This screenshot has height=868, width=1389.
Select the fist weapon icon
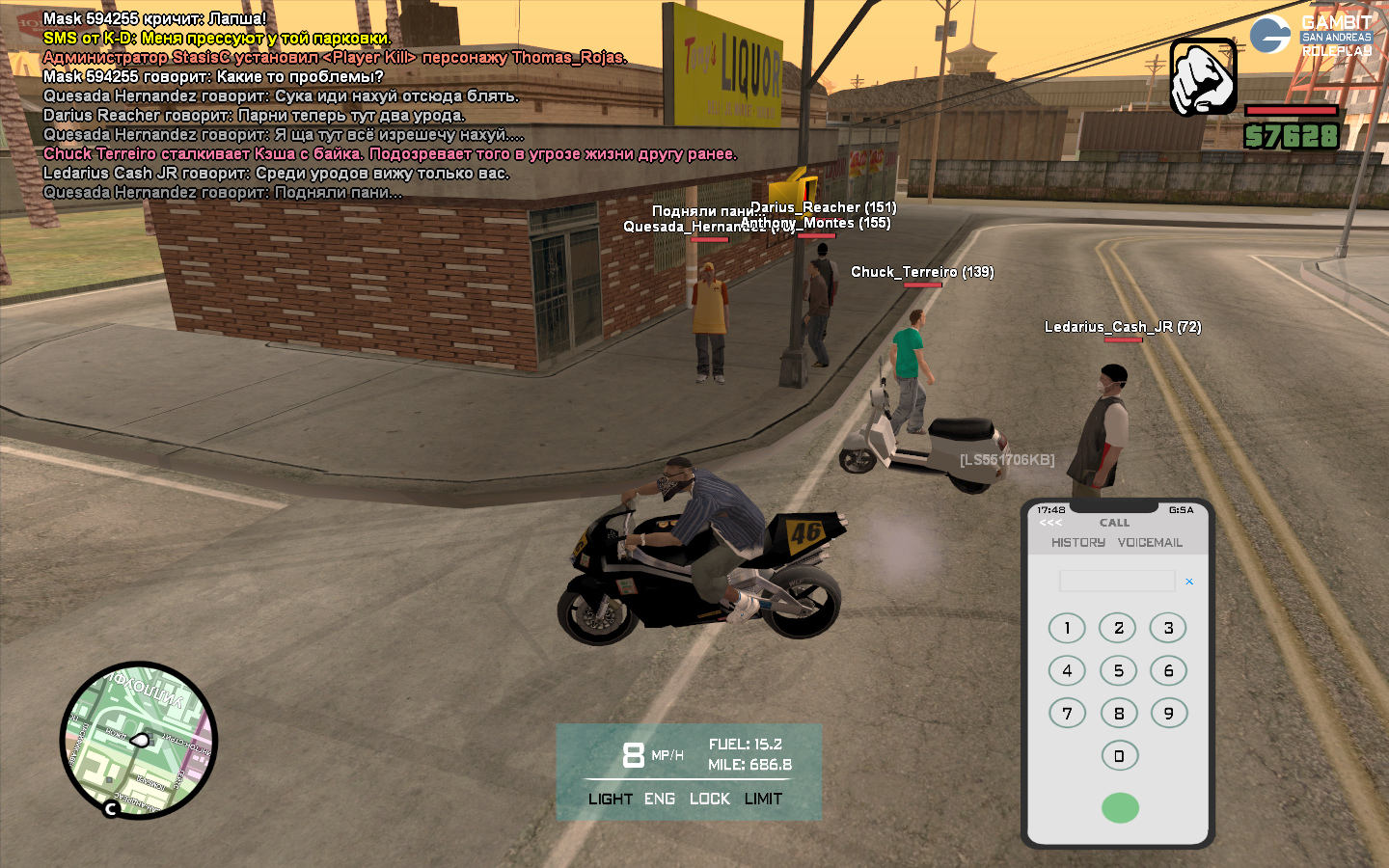pos(1203,77)
